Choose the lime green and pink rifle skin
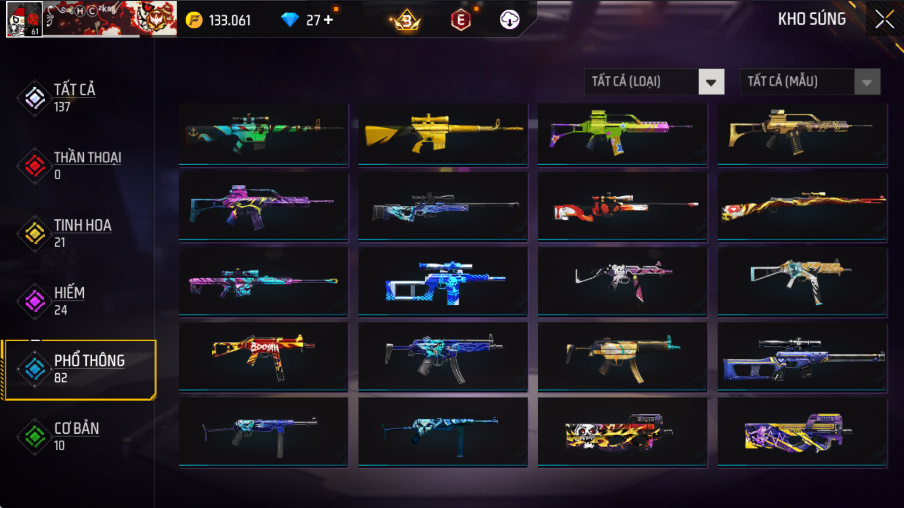 point(622,134)
